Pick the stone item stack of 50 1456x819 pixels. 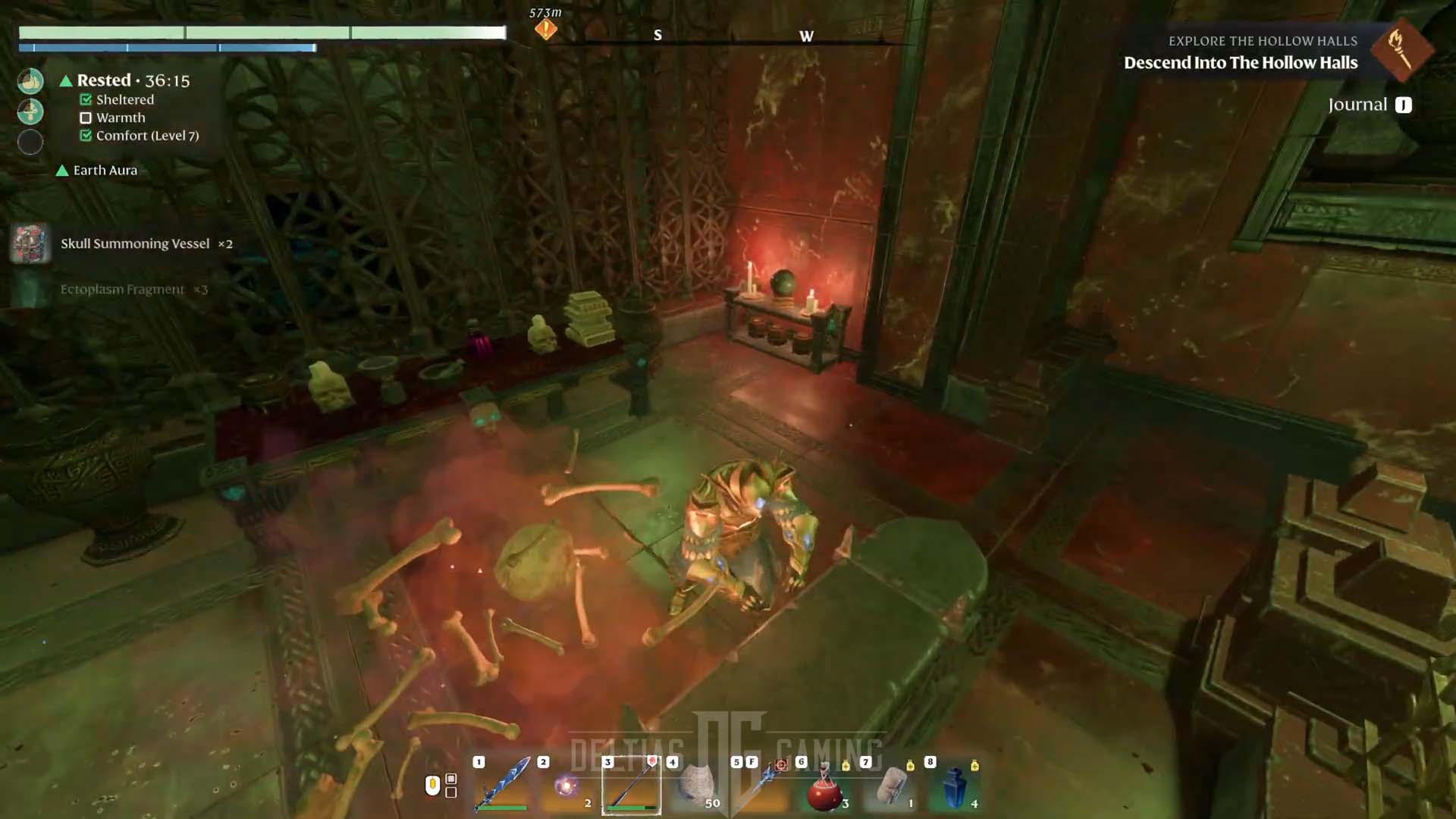point(695,786)
